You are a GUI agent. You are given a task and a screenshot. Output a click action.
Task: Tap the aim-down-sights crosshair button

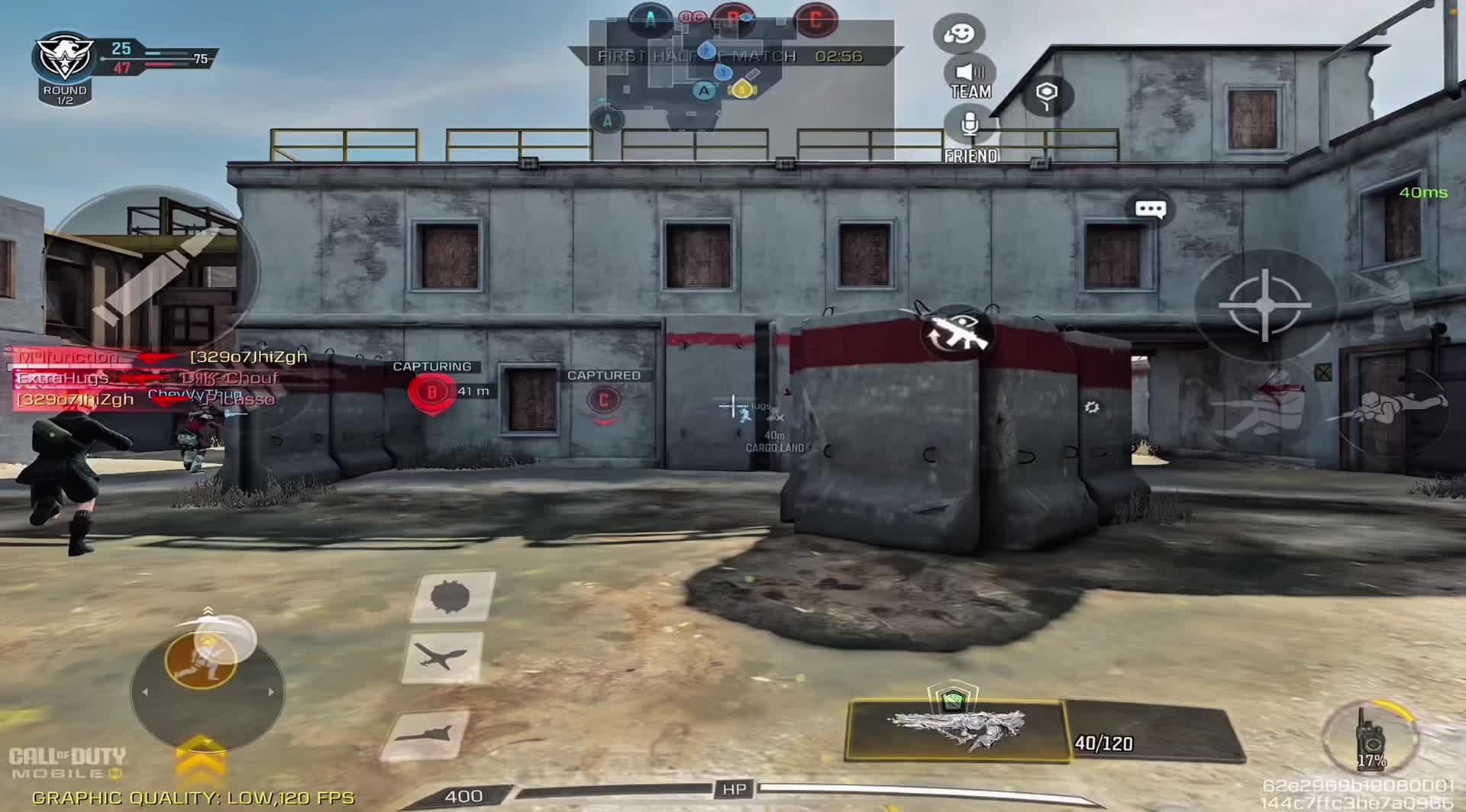tap(1264, 305)
